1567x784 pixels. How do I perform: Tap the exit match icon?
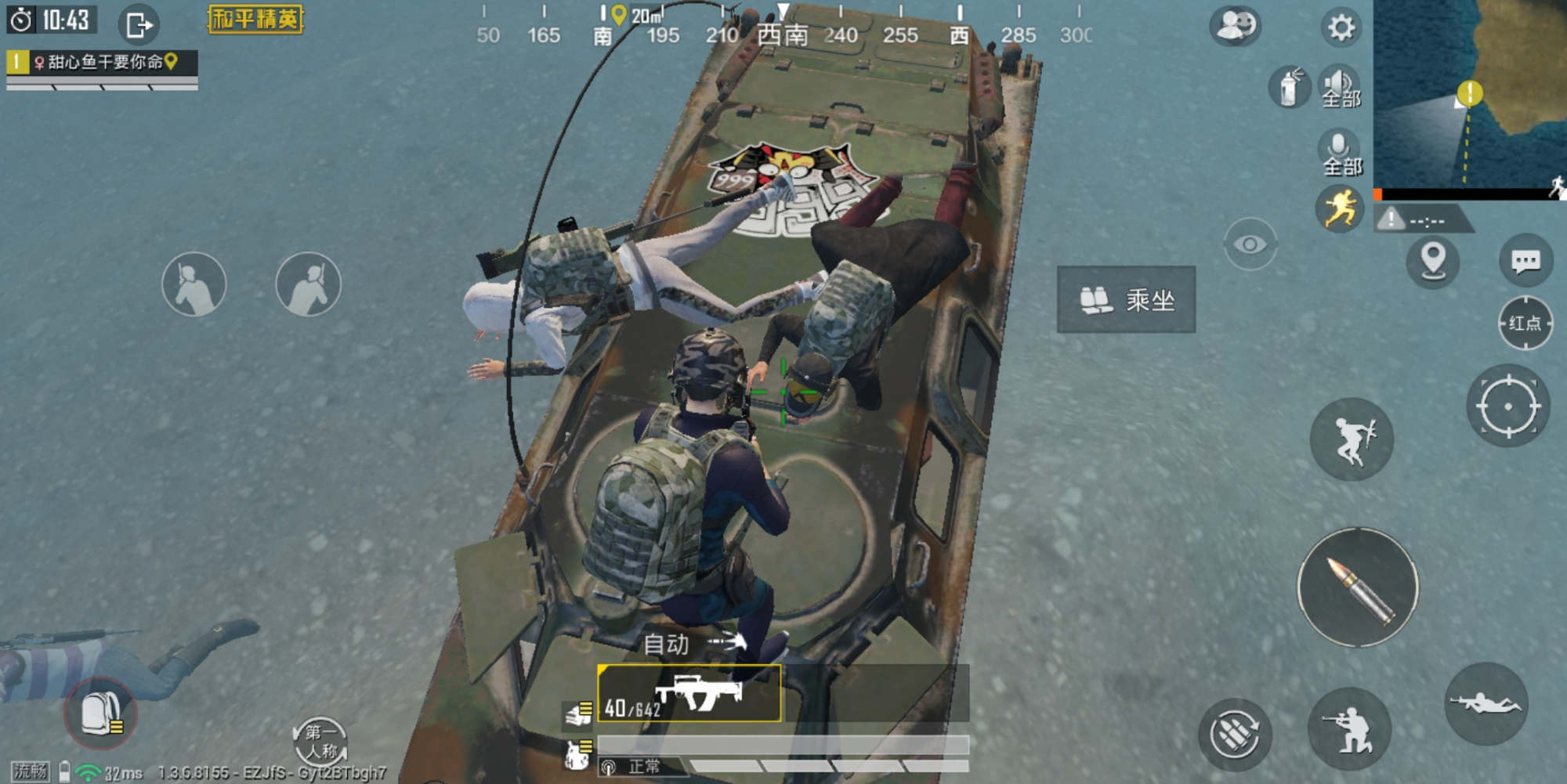pos(139,25)
